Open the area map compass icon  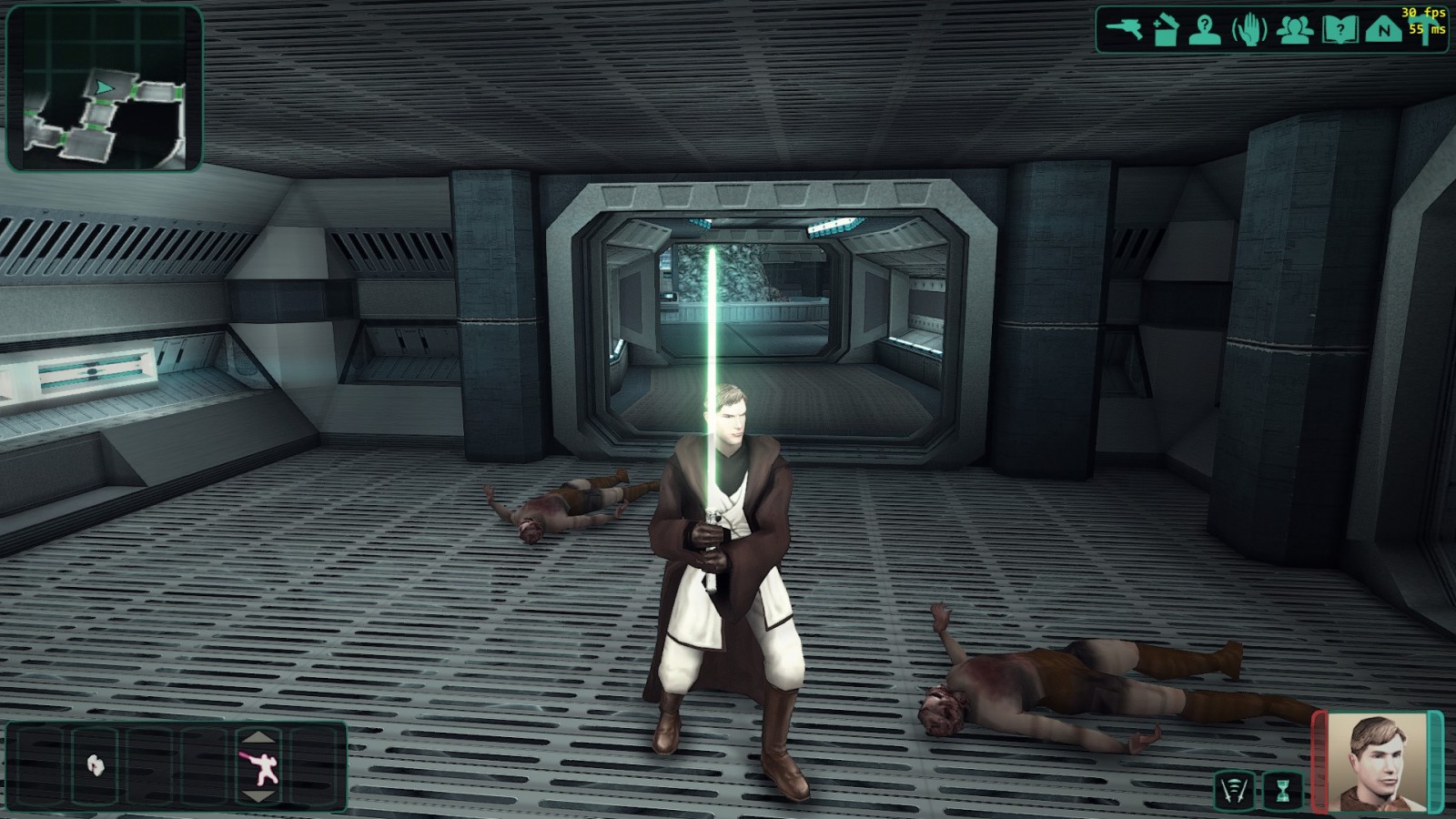[x=1383, y=30]
